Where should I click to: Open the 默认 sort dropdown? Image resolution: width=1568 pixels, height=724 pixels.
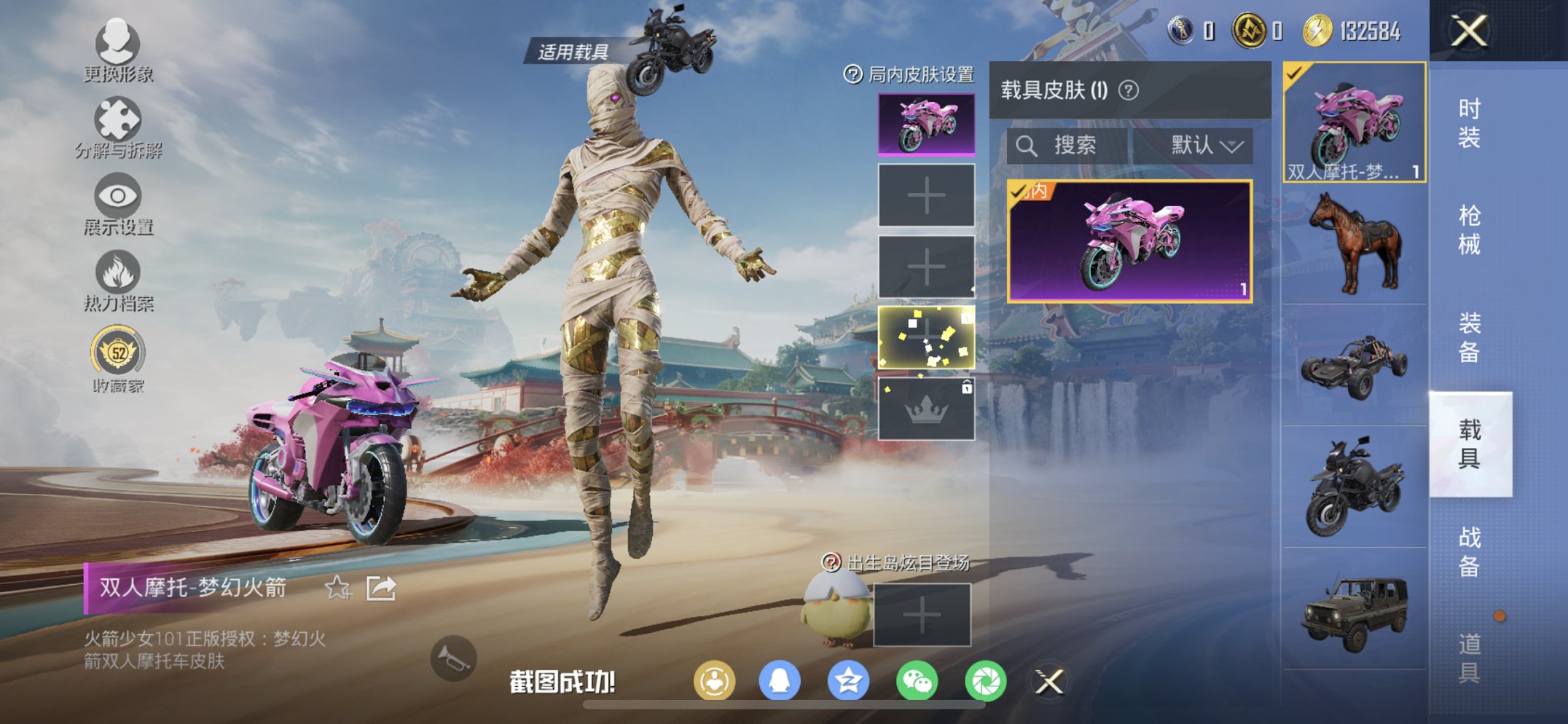(1205, 144)
